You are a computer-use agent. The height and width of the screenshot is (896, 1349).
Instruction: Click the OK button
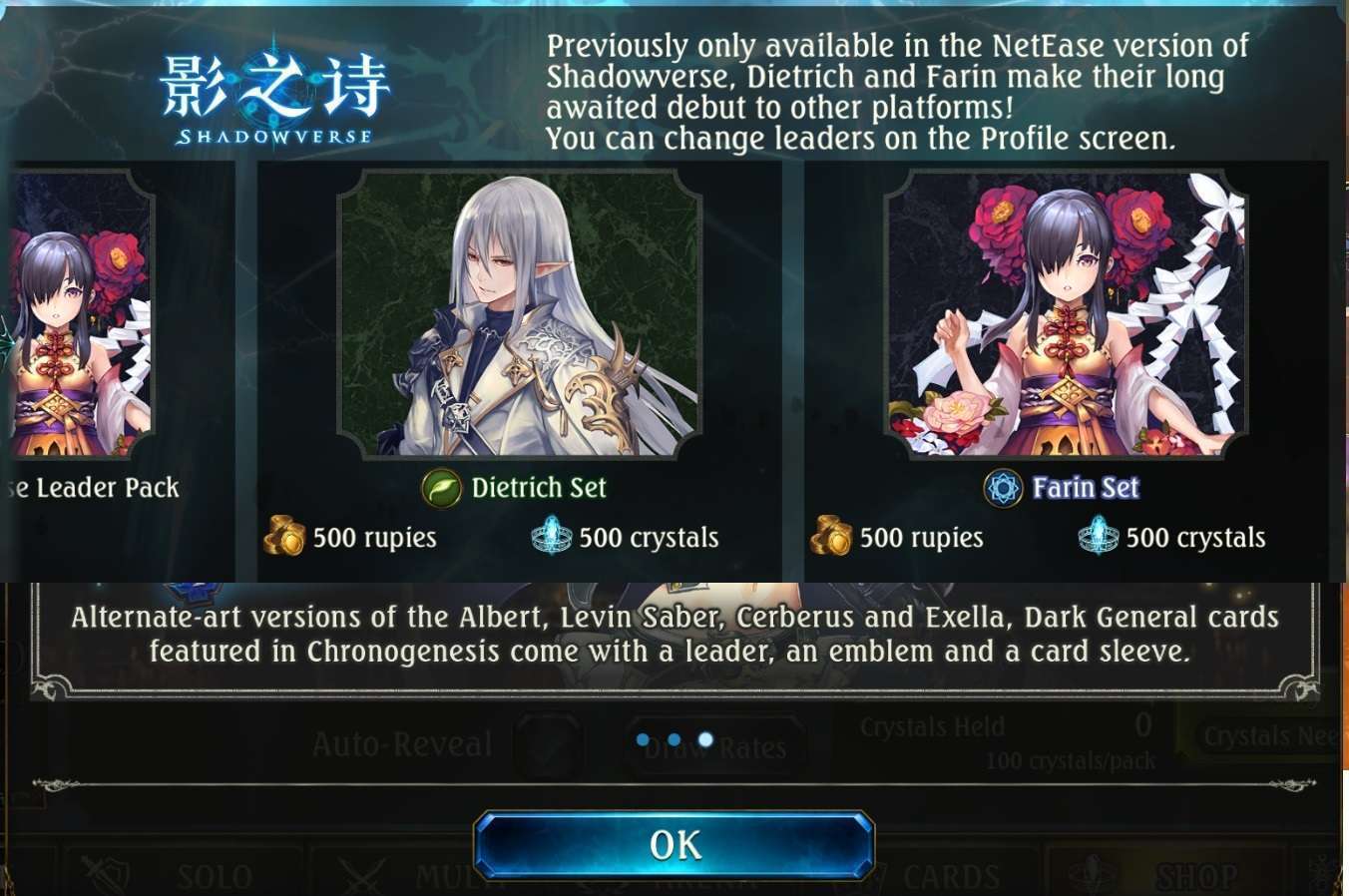(x=674, y=843)
